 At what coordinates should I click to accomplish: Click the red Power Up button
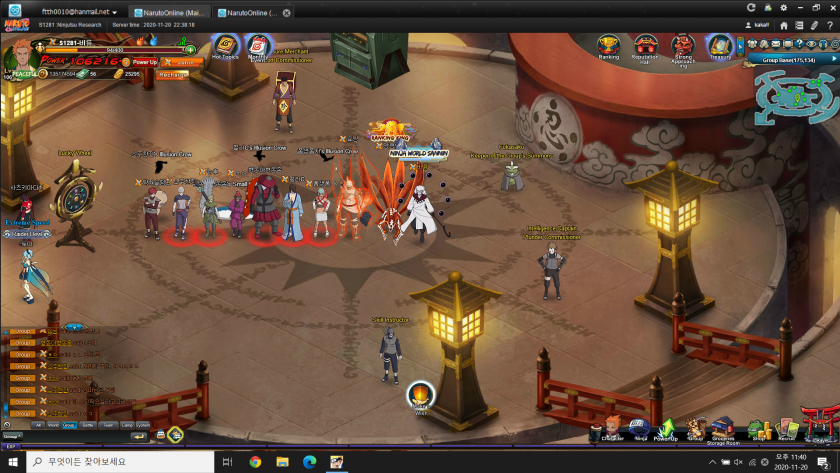145,62
